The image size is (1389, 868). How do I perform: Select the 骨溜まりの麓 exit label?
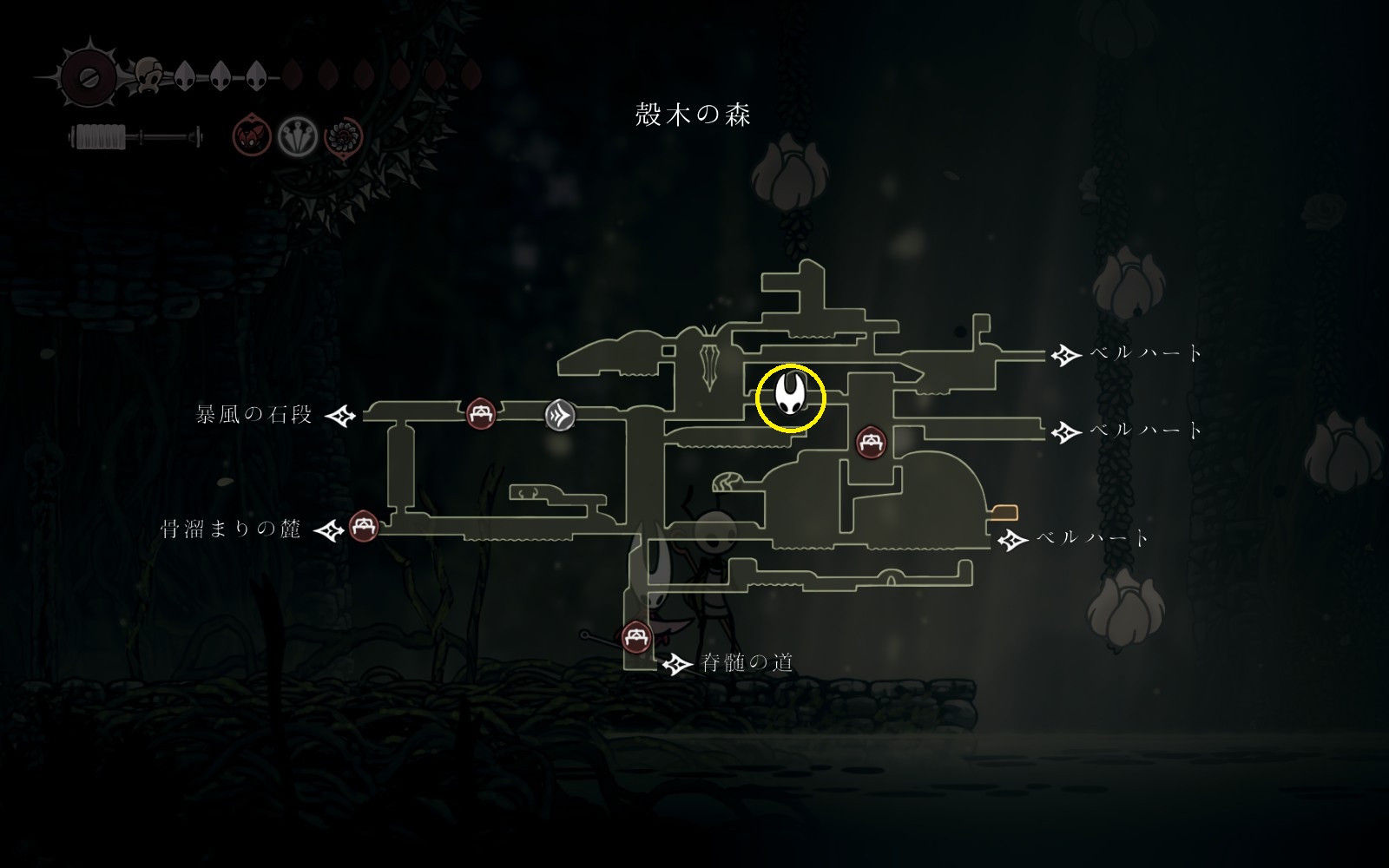(231, 529)
